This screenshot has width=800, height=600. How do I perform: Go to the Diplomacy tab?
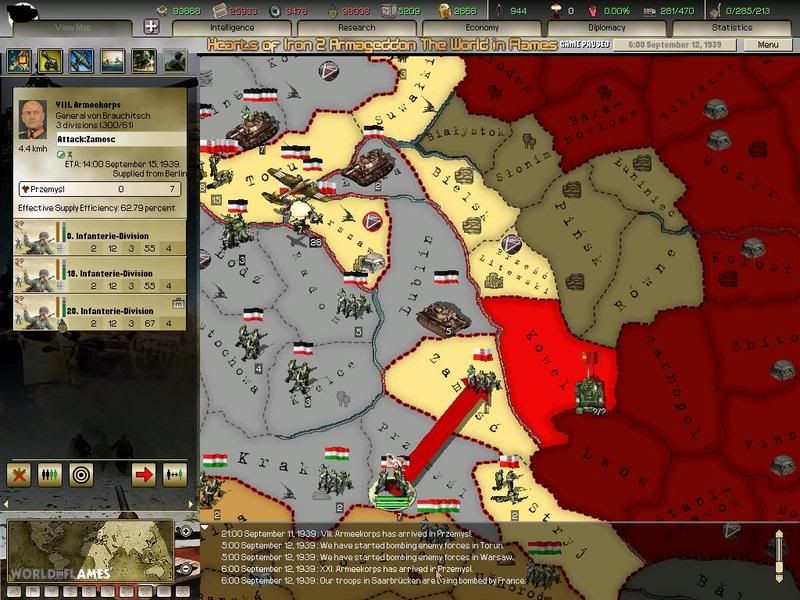[x=607, y=28]
